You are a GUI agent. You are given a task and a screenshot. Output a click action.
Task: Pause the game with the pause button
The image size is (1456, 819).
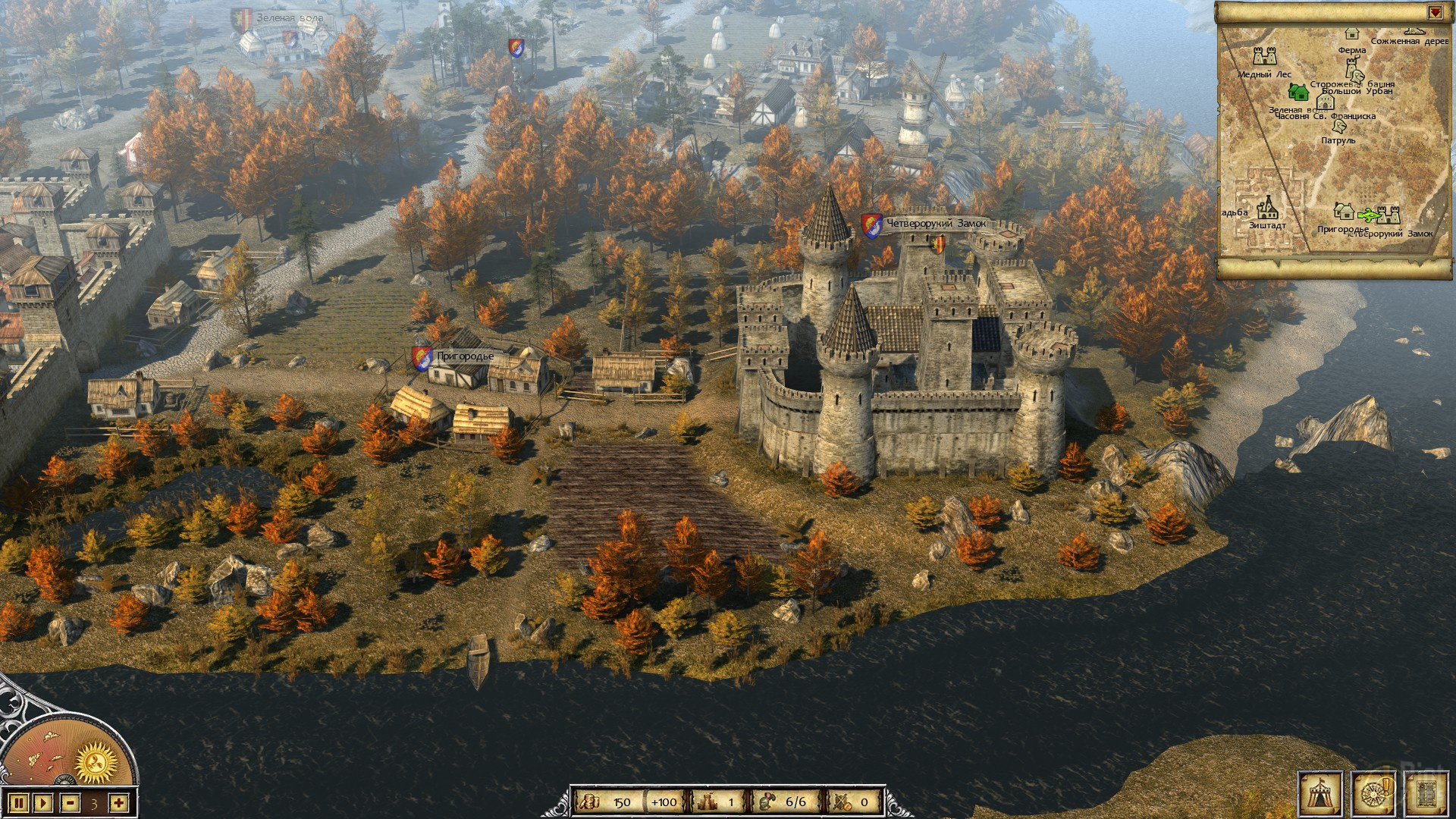(20, 802)
